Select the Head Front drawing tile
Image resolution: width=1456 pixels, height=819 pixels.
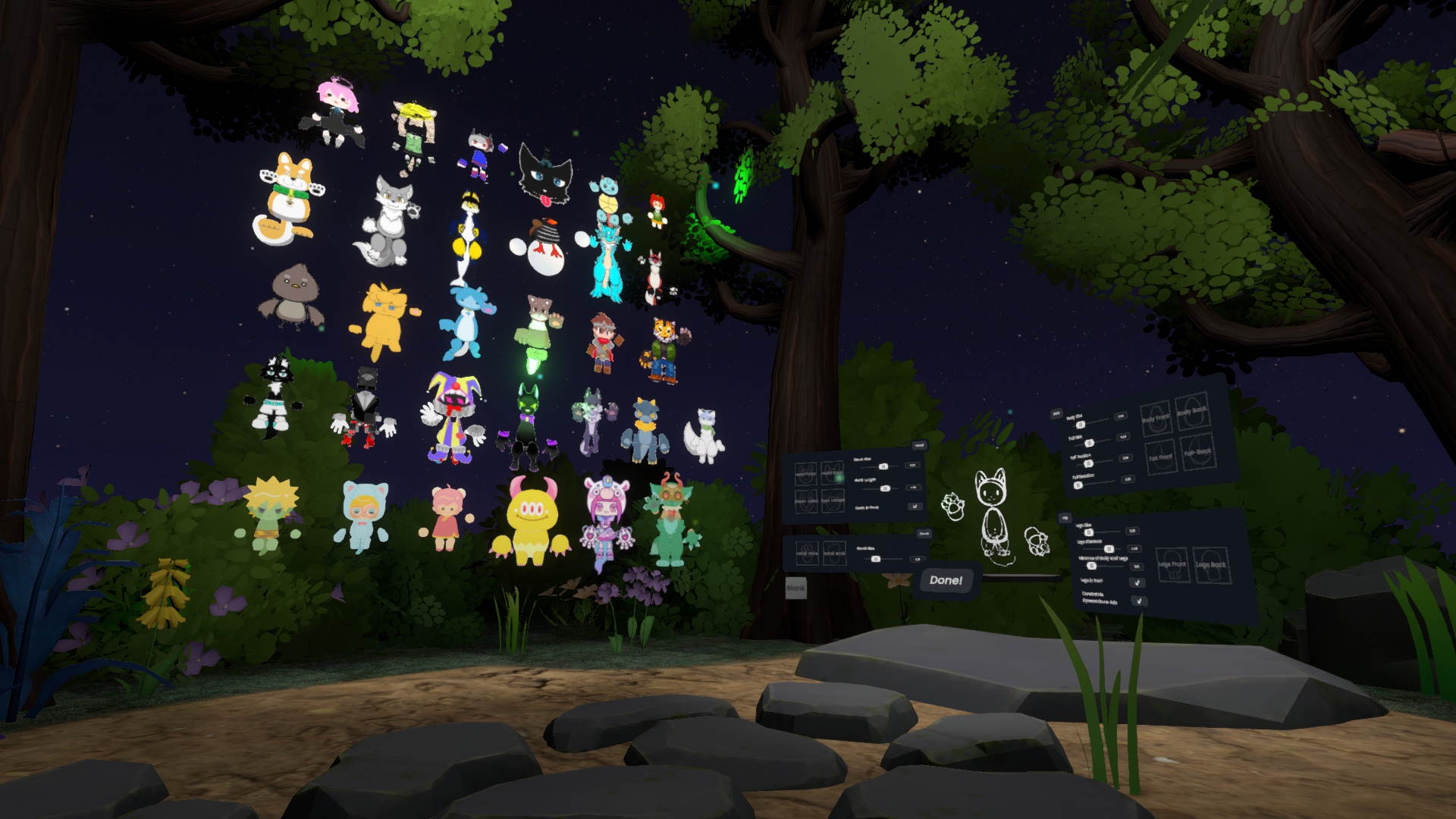click(805, 475)
